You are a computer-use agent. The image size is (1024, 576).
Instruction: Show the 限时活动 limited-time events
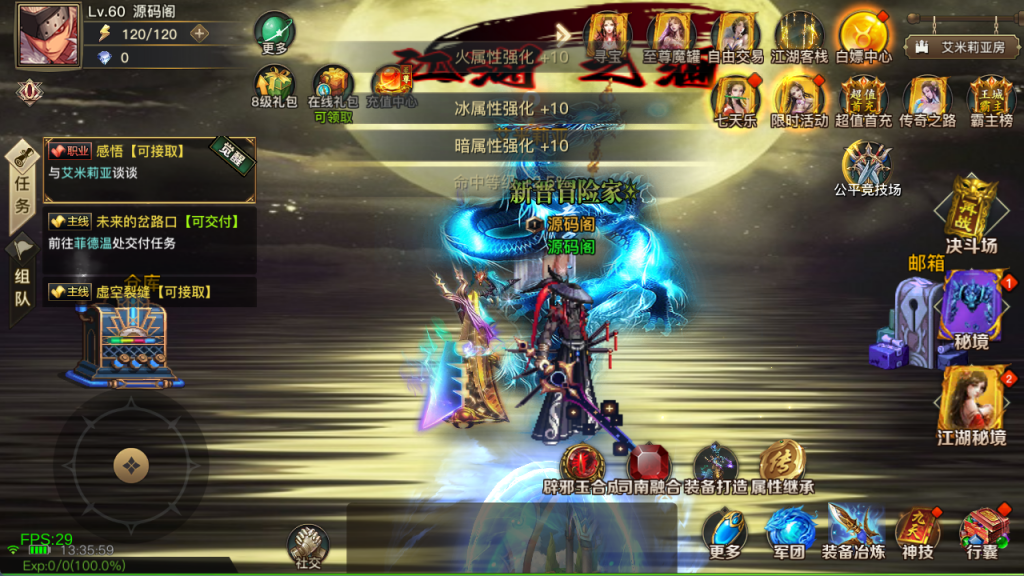click(799, 98)
